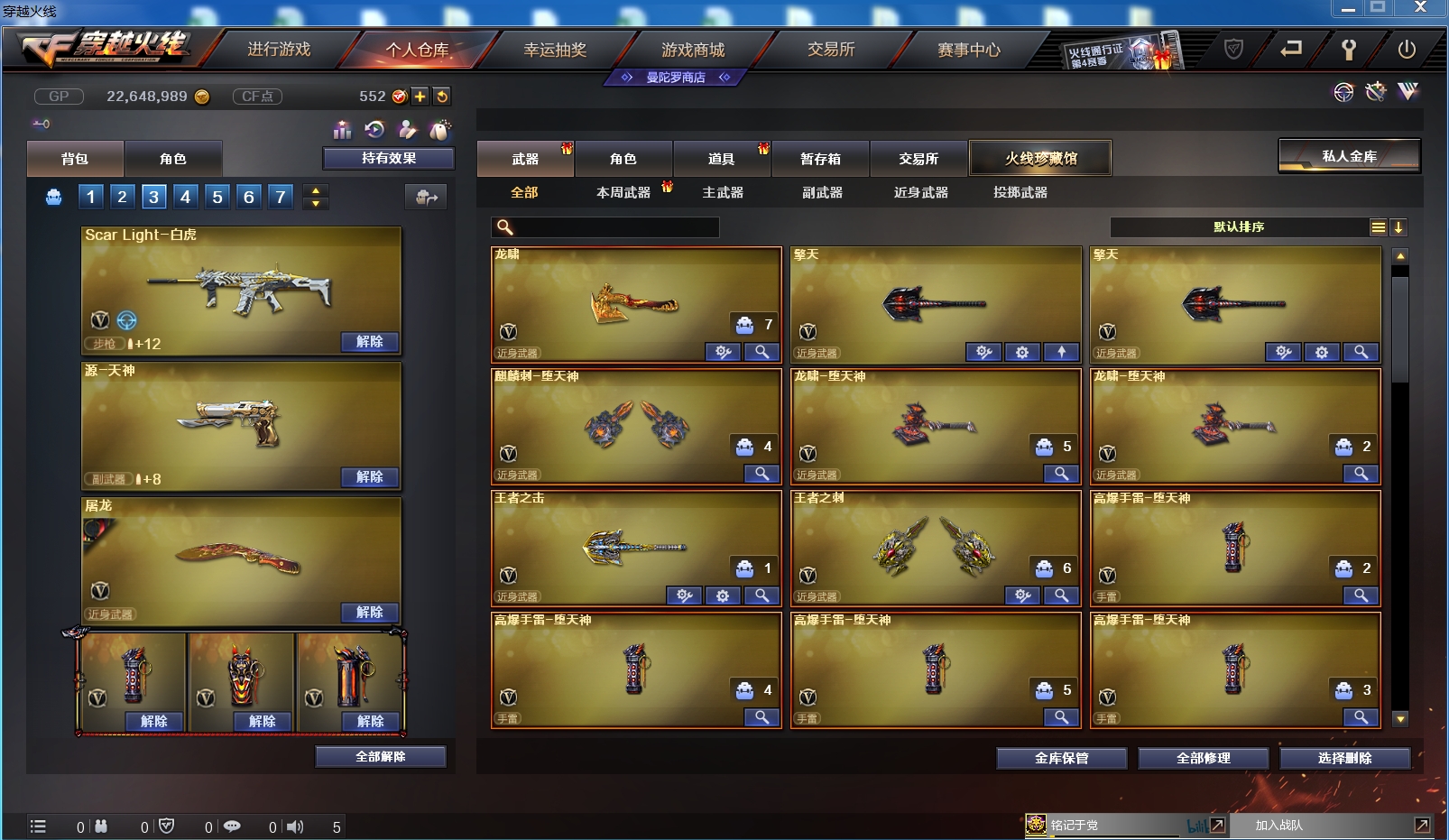Open the match replay icon above 持有效果
Viewport: 1449px width, 840px height.
374,131
